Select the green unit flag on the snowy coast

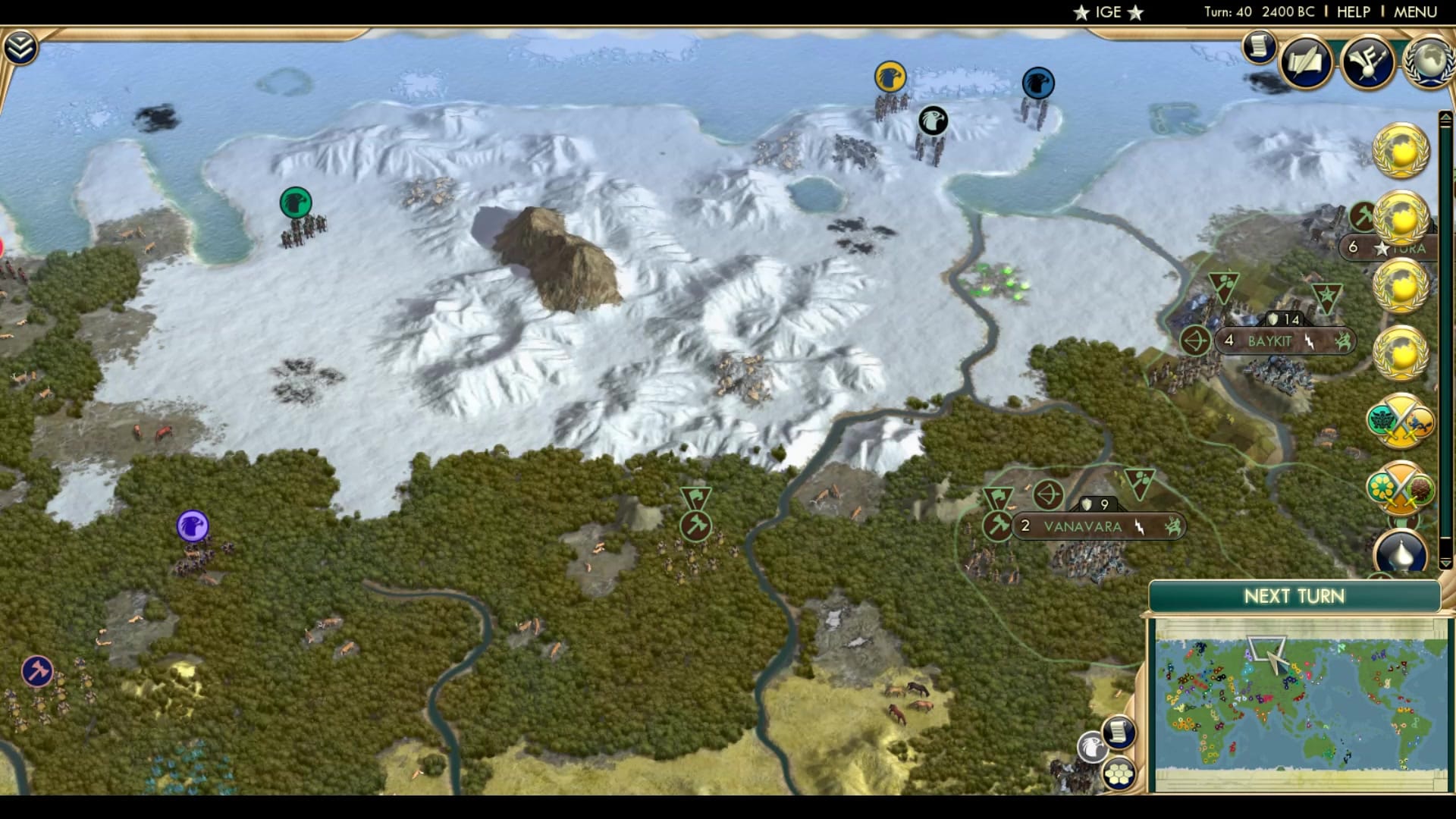294,202
